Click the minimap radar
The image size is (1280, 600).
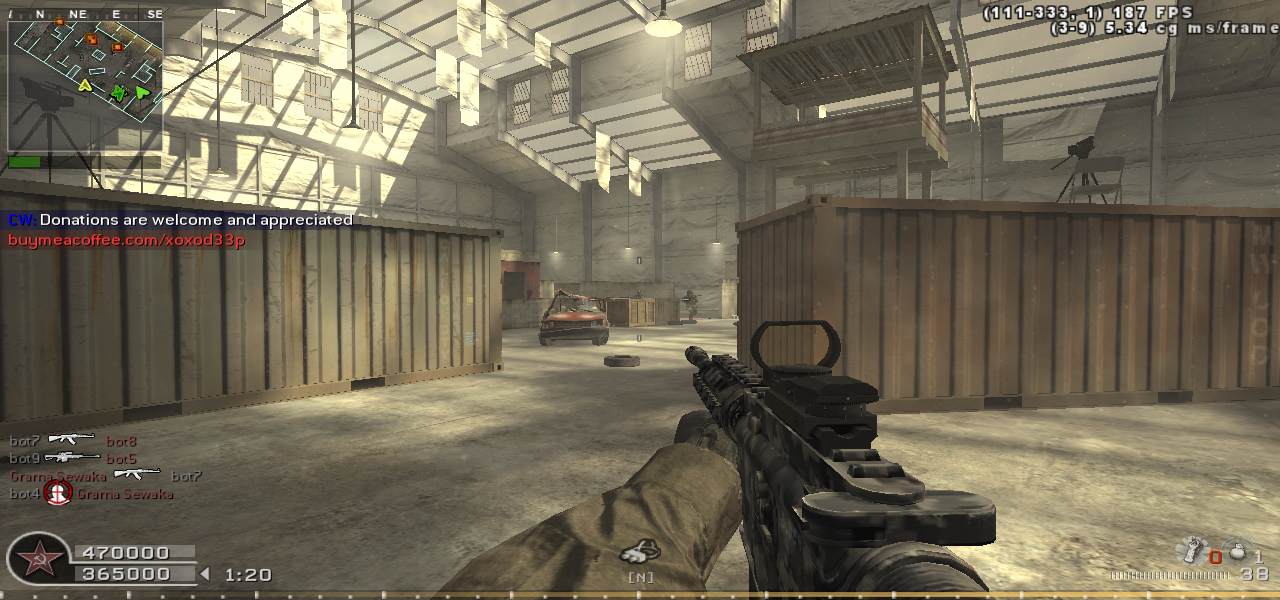pyautogui.click(x=85, y=86)
